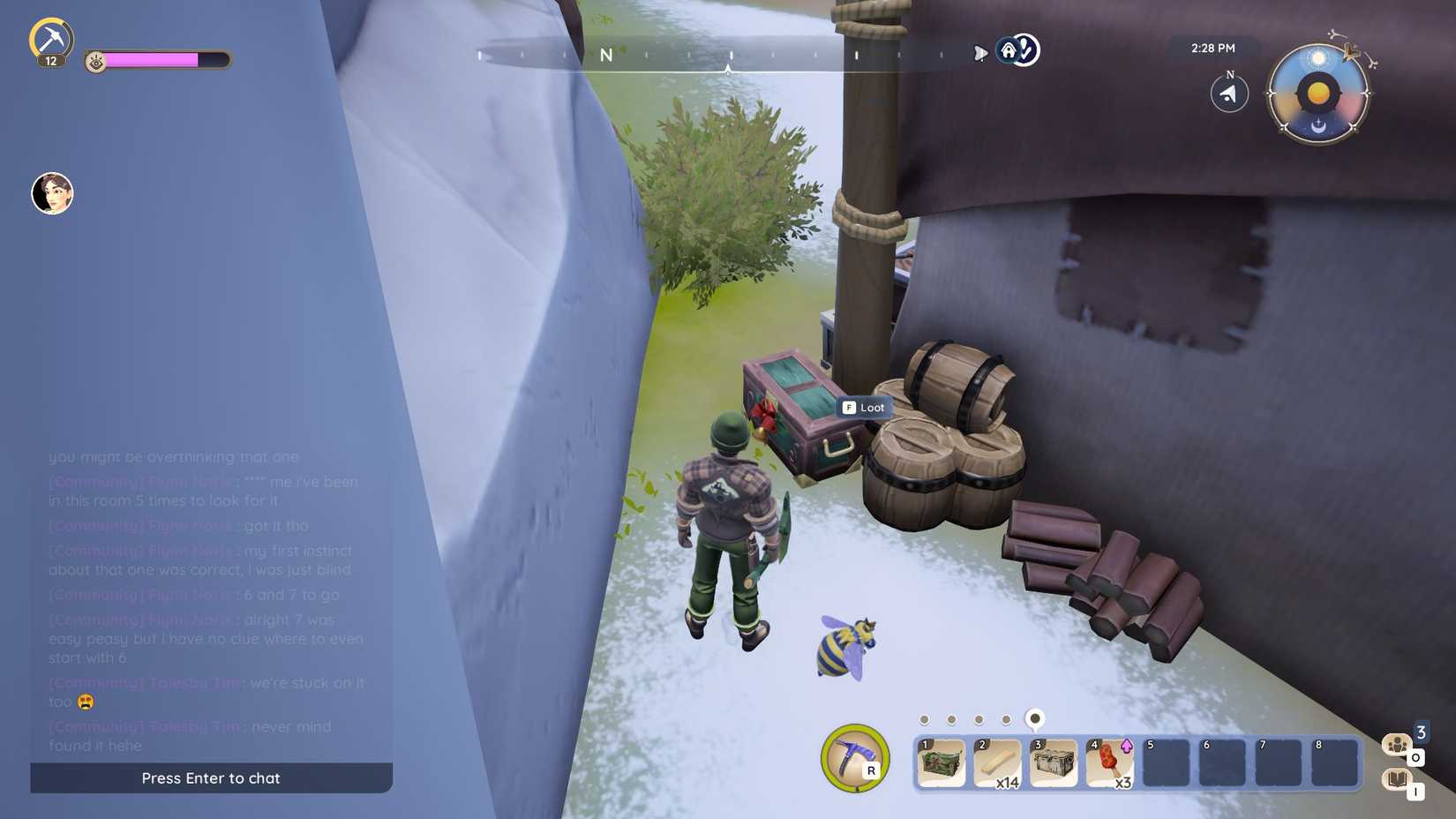1456x819 pixels.
Task: Open your character portrait avatar
Action: tap(51, 193)
